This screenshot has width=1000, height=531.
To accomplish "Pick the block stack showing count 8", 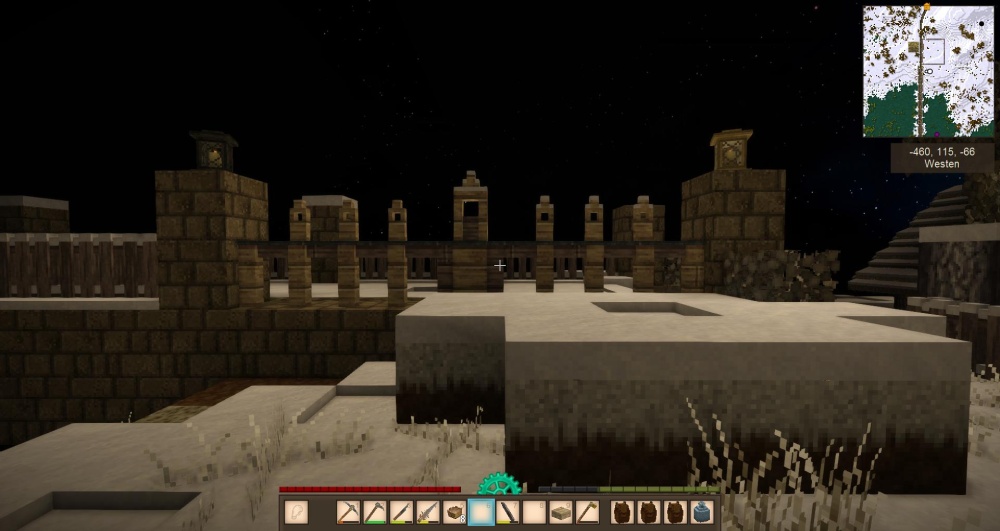I will [455, 512].
